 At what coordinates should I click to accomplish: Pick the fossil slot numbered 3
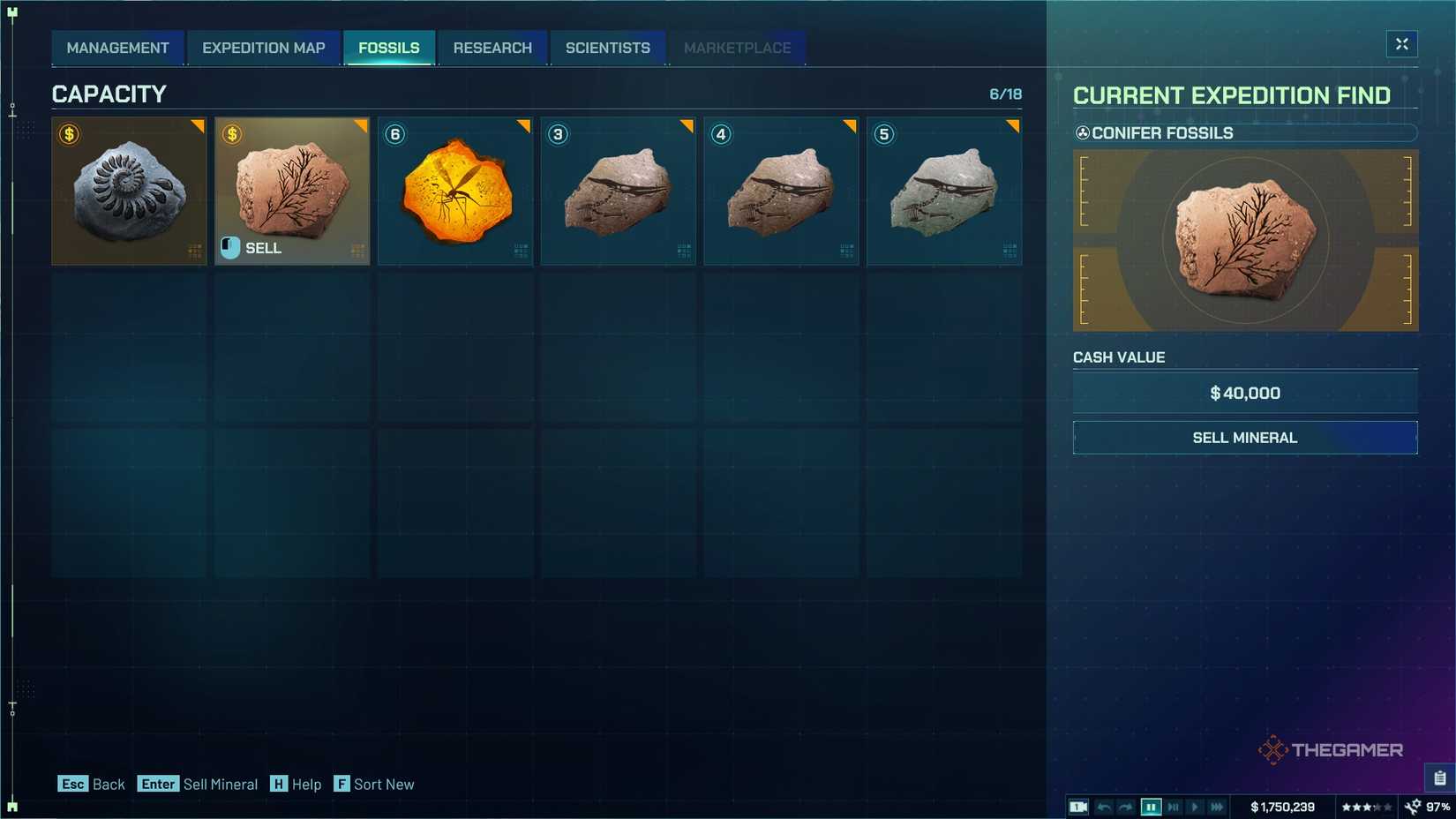click(618, 191)
